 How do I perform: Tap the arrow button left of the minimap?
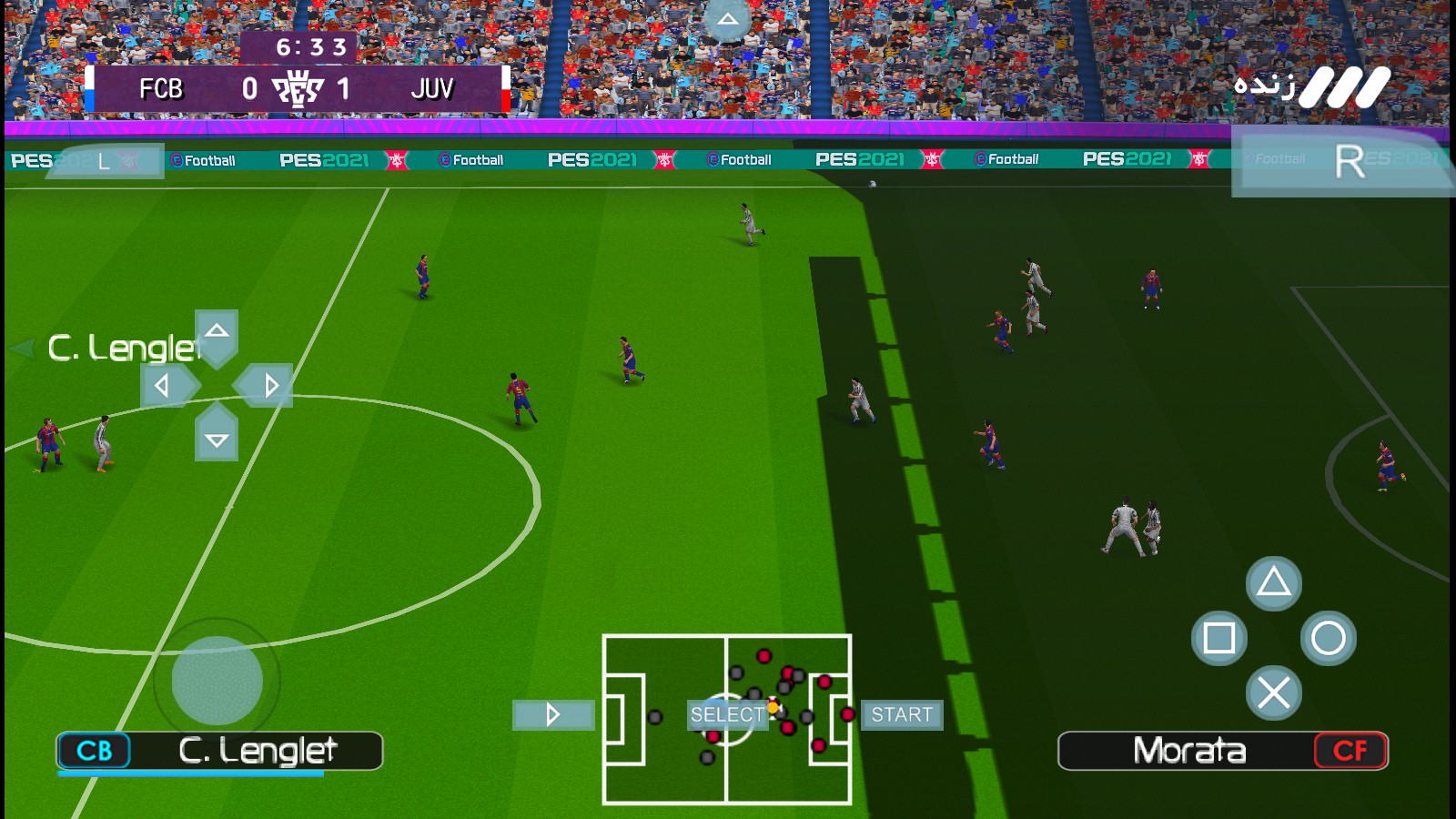click(552, 715)
